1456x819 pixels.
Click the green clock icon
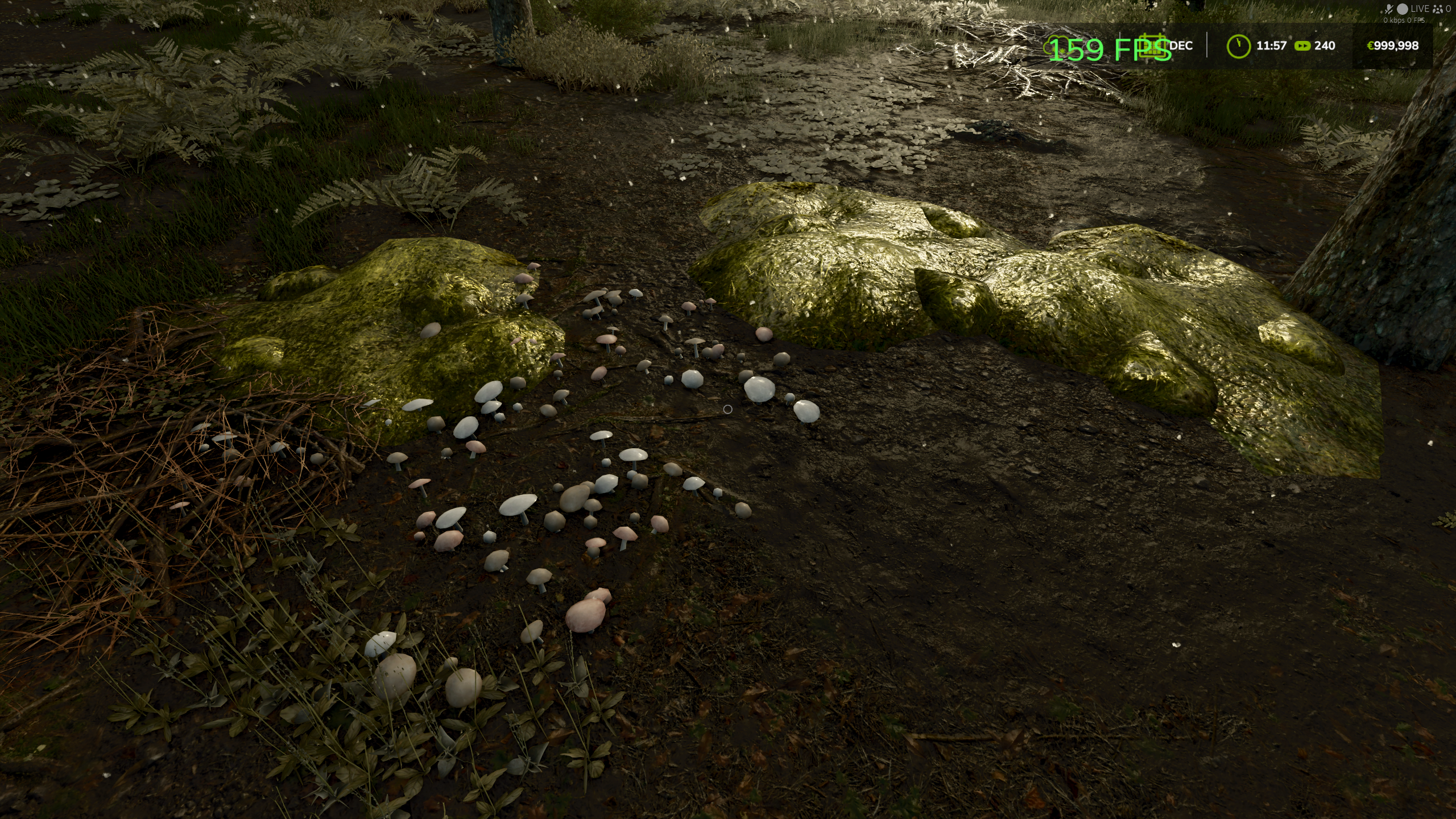pos(1238,46)
